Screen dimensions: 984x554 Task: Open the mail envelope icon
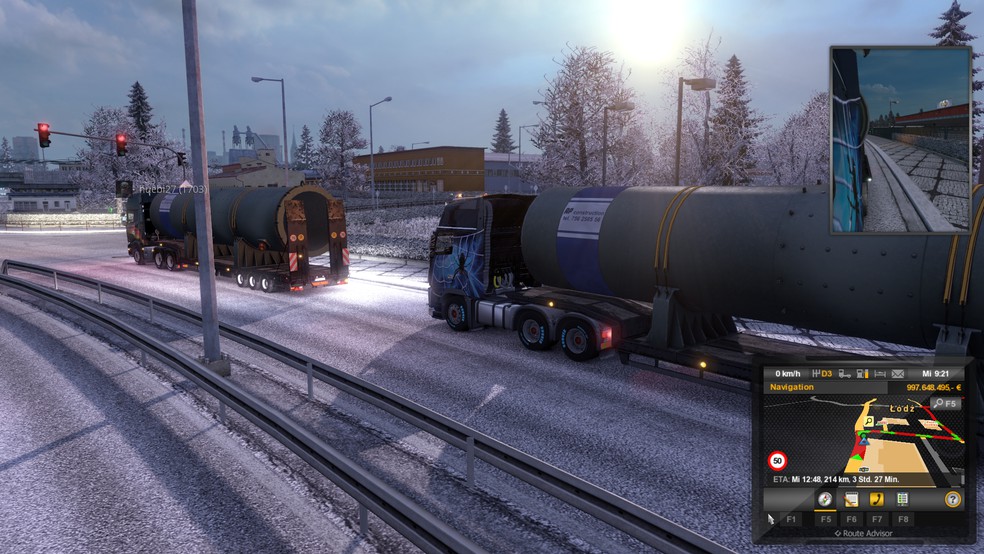tap(898, 374)
